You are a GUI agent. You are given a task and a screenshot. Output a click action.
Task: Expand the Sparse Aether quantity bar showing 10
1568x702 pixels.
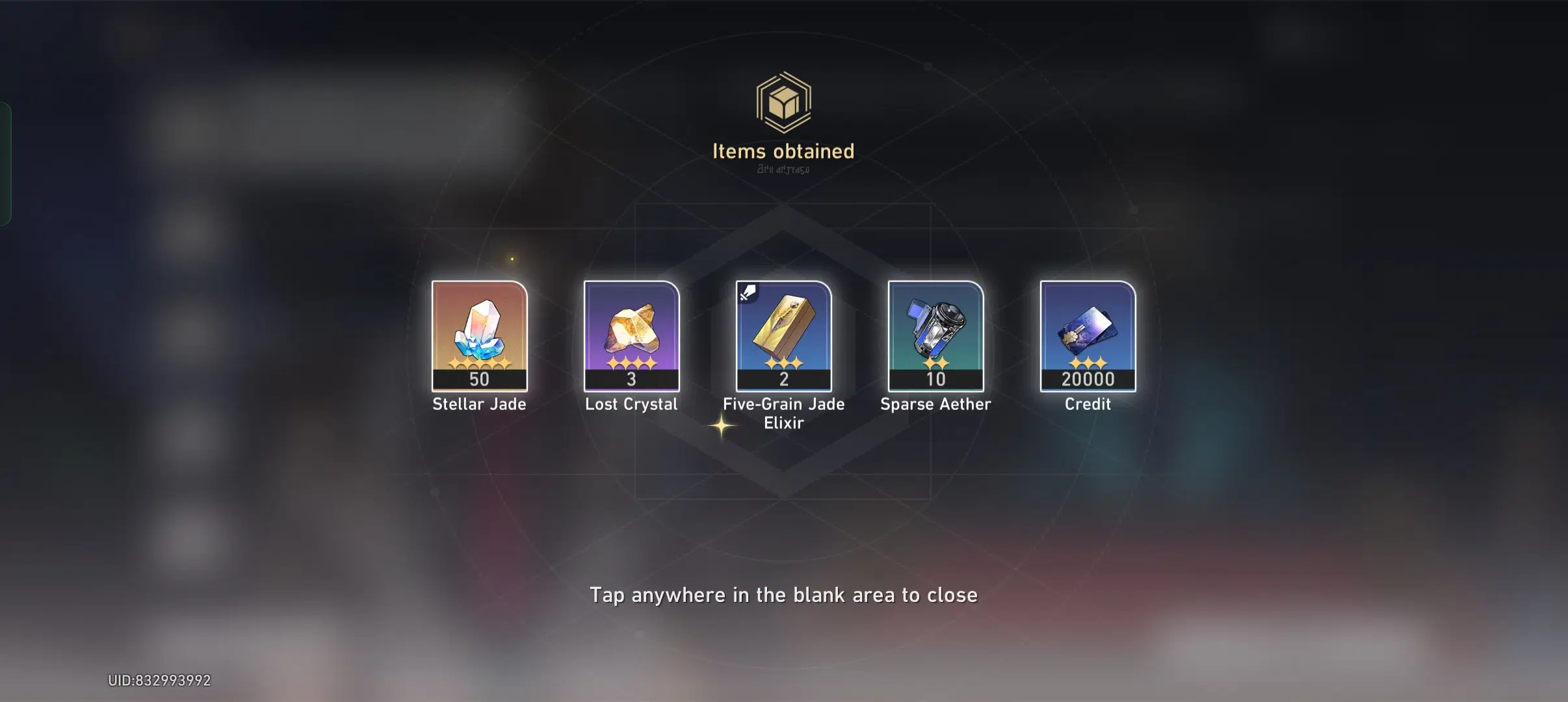click(935, 380)
